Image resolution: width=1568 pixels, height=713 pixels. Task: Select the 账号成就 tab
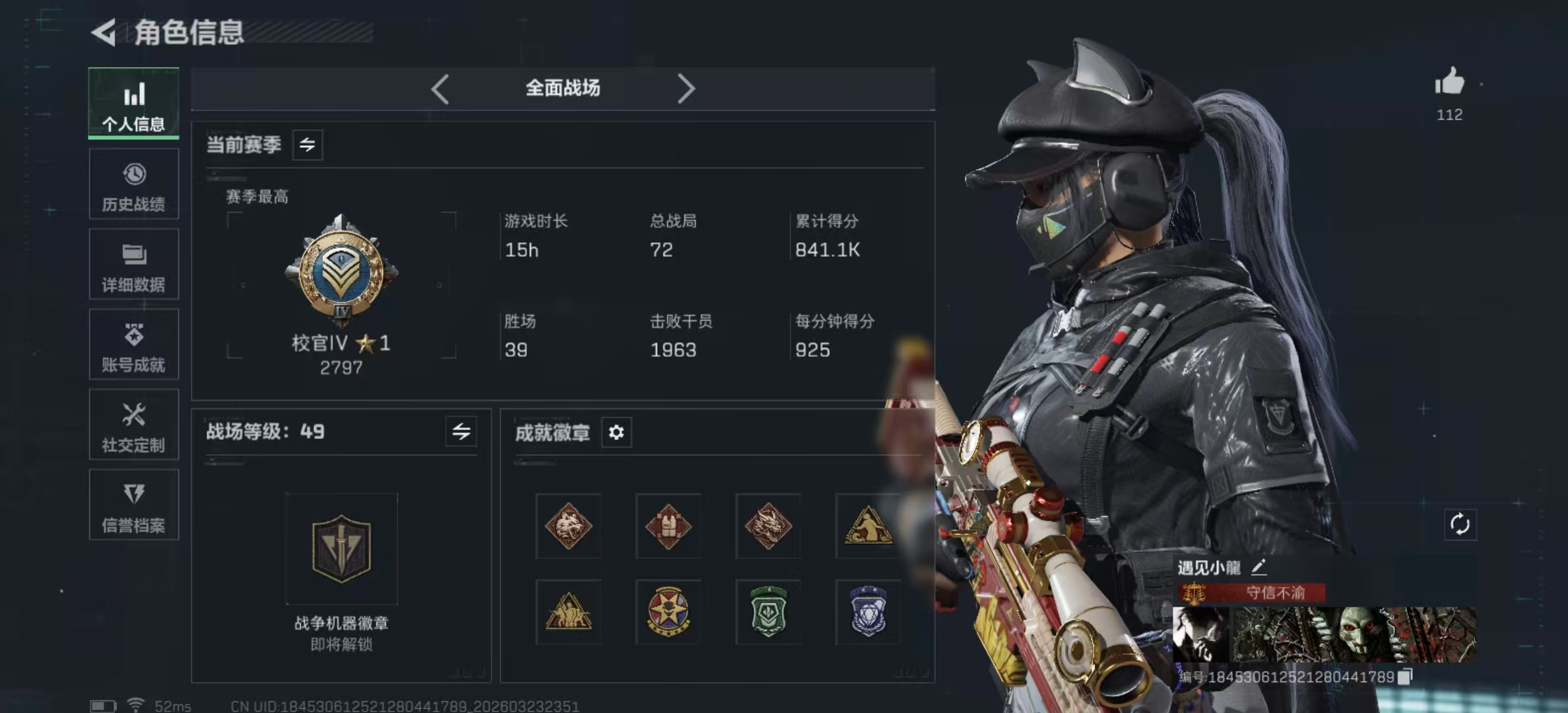coord(134,345)
